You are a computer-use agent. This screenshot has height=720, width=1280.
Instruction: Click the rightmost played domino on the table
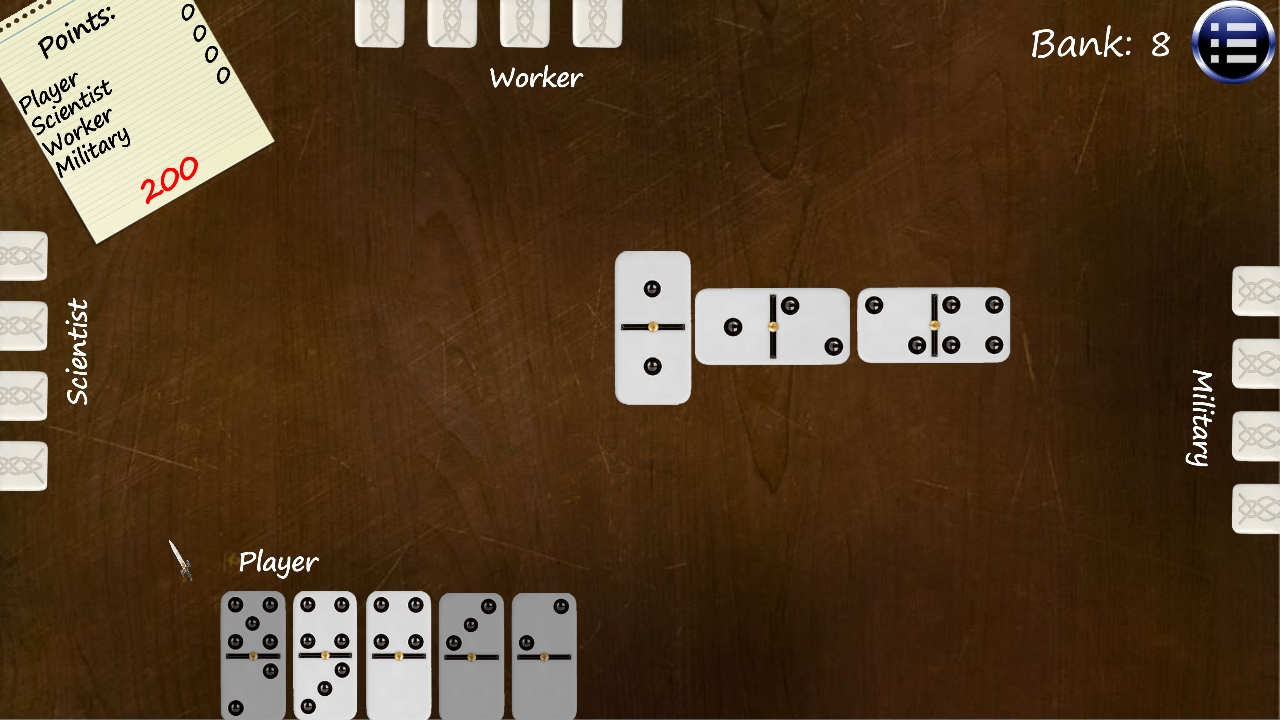coord(933,325)
